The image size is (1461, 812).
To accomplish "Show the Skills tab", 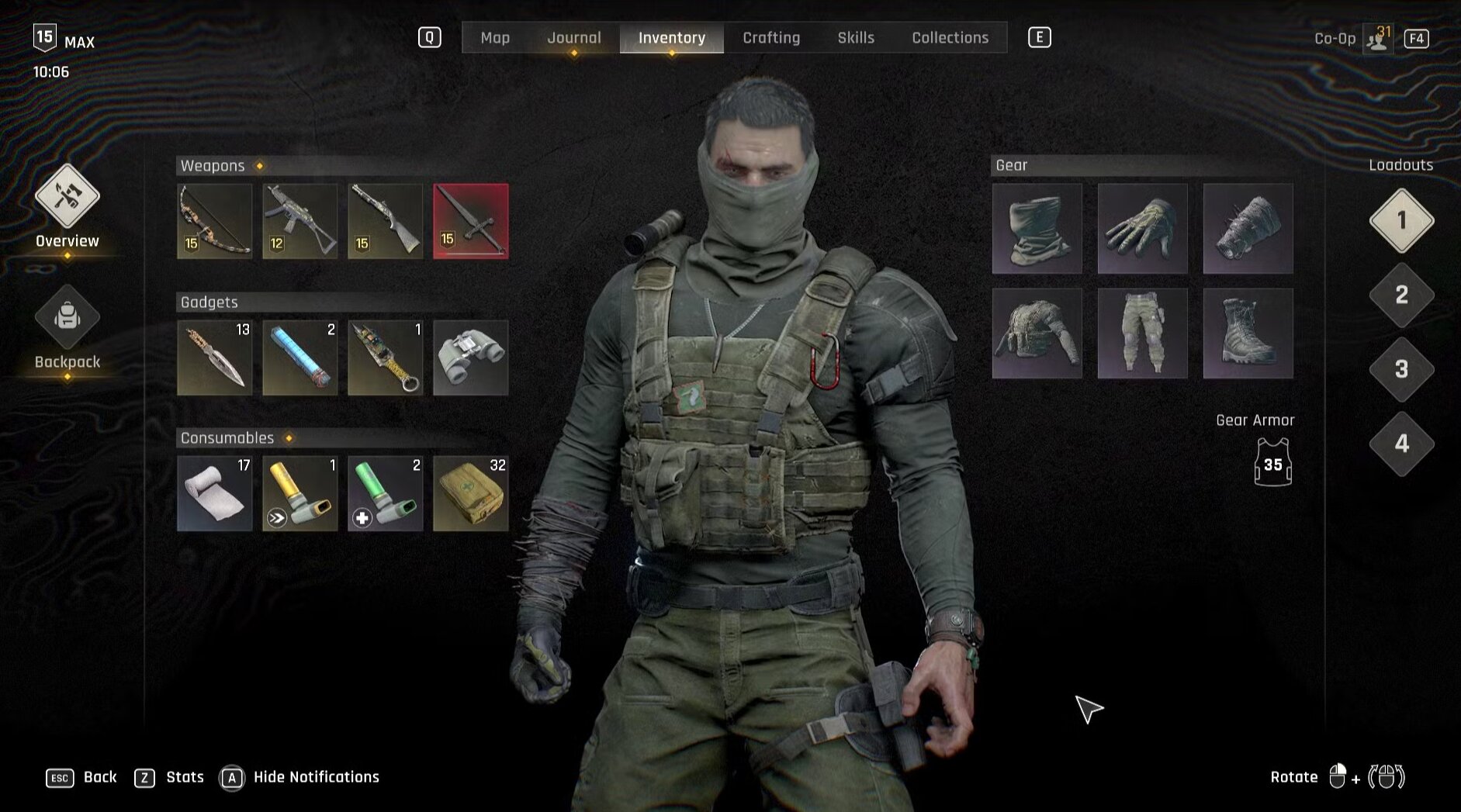I will click(x=855, y=37).
